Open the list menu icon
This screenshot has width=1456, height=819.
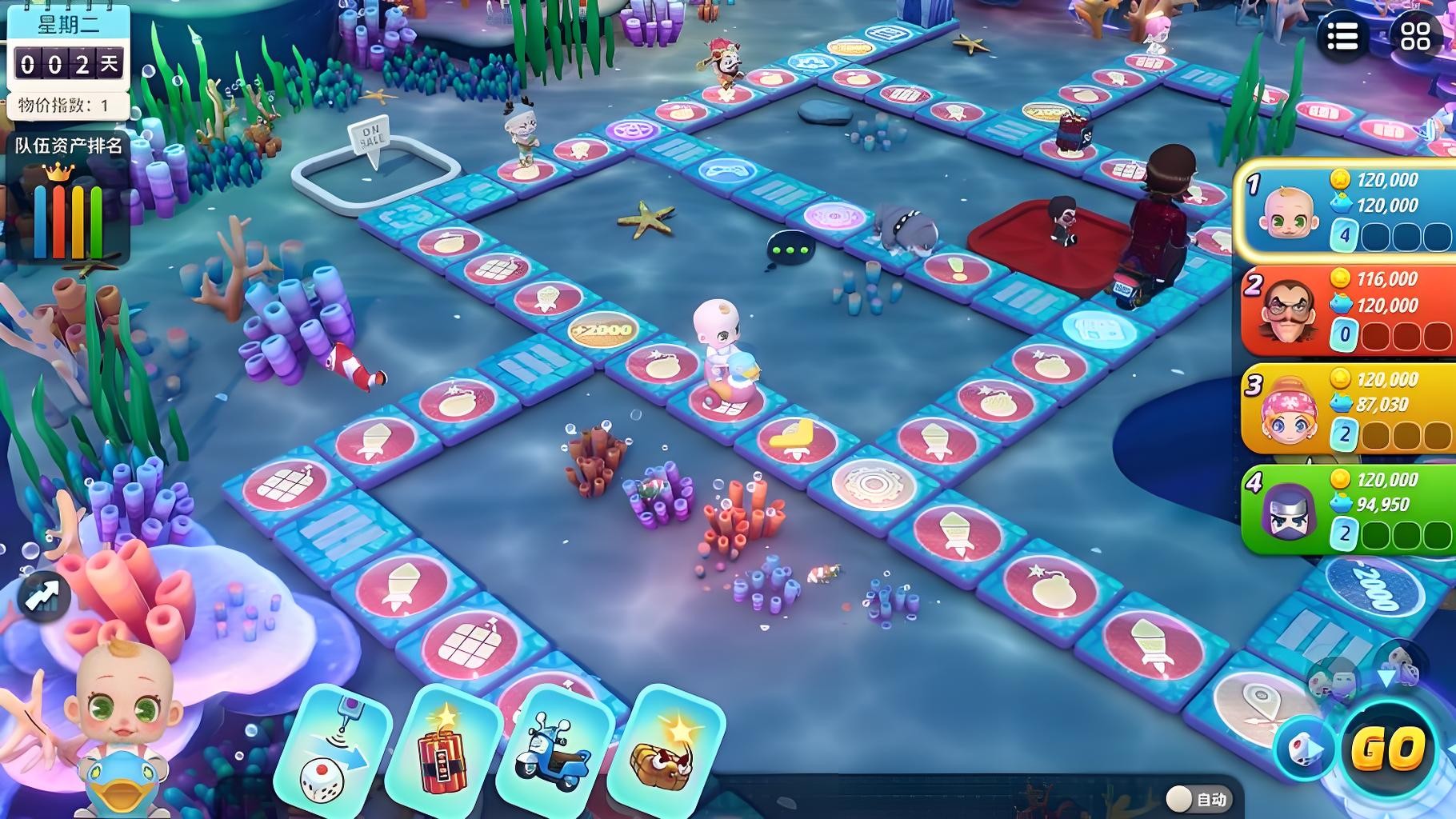[1342, 36]
